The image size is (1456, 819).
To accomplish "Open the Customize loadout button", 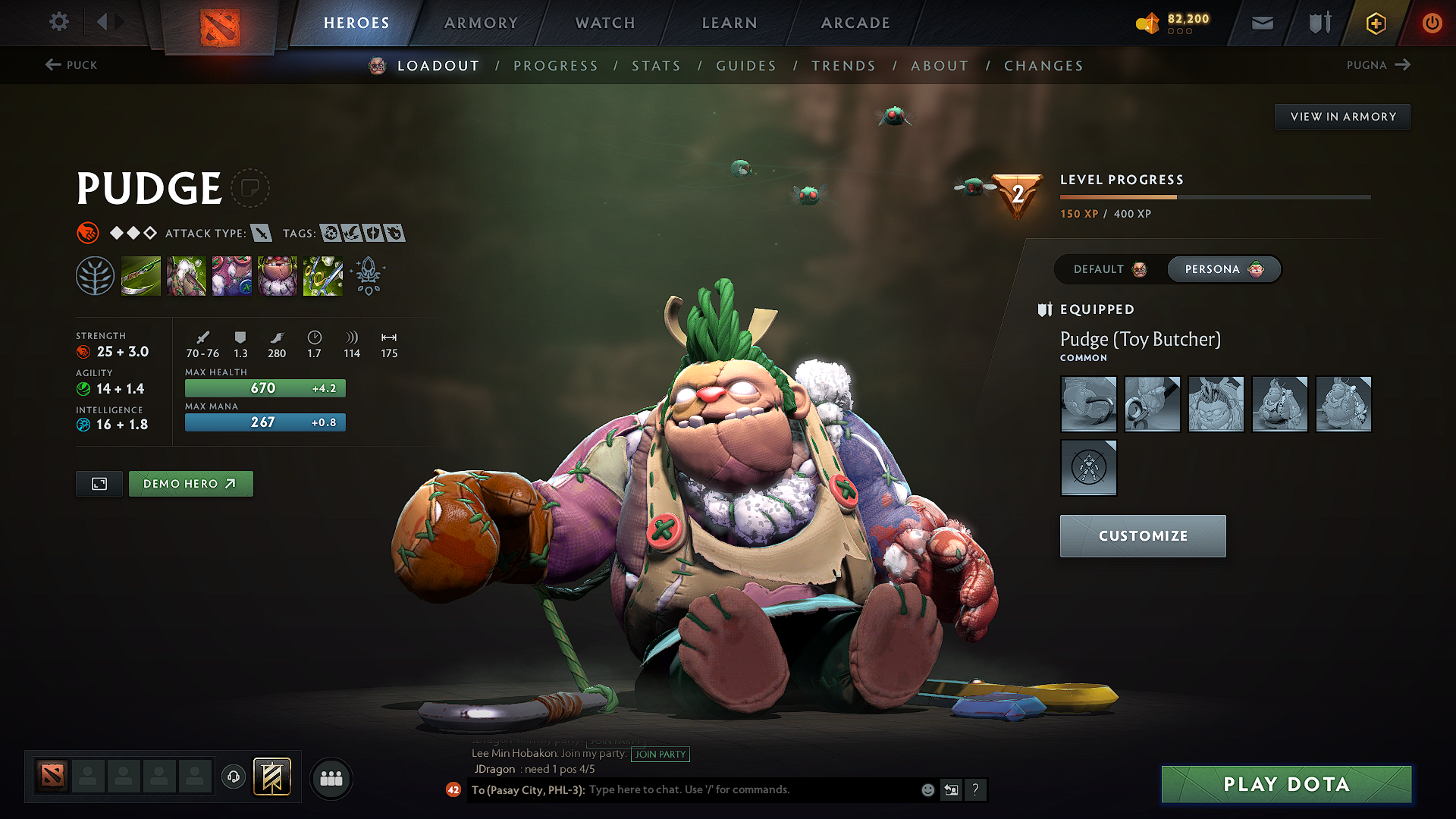I will point(1142,536).
